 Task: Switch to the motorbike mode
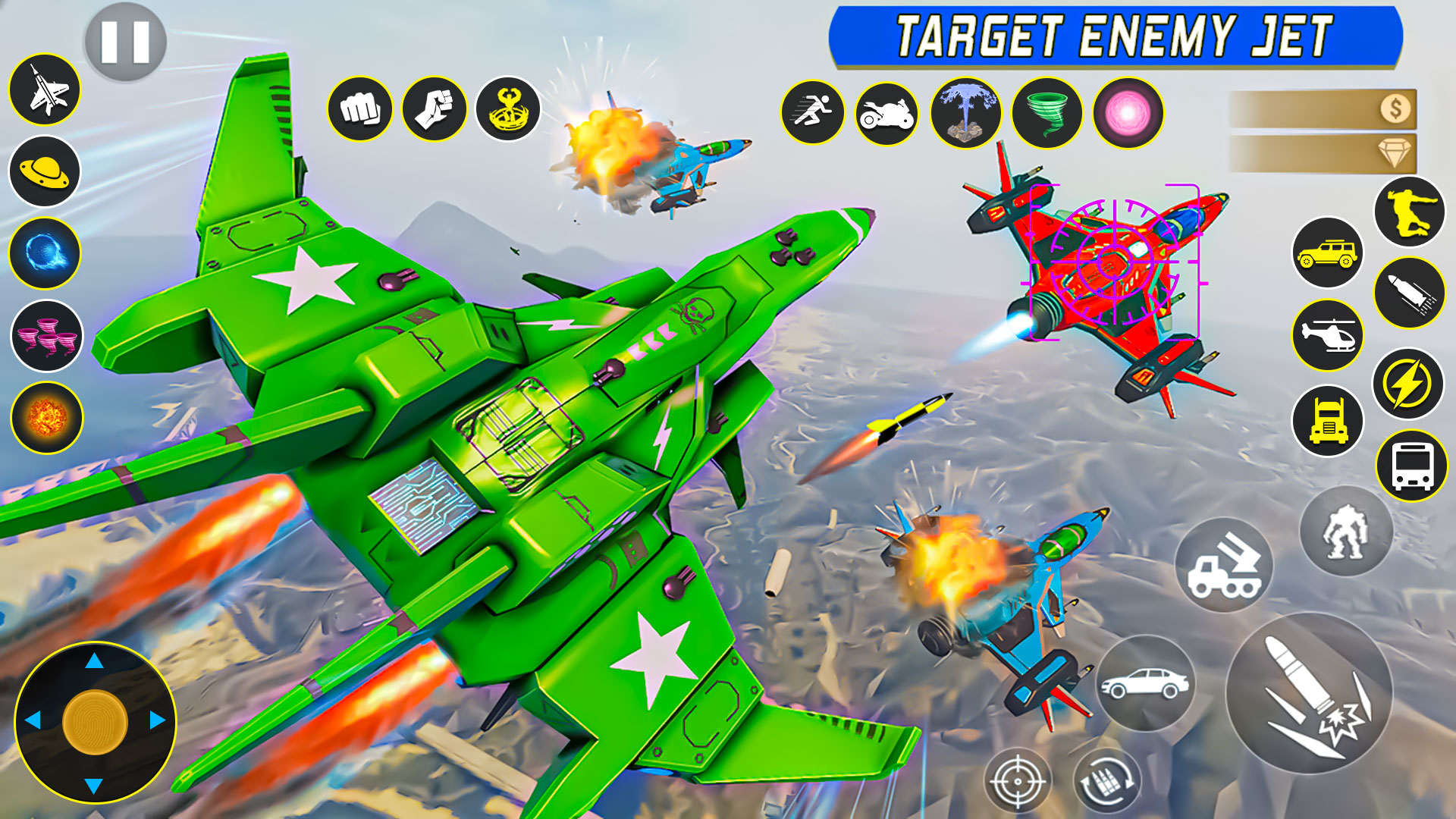(x=886, y=114)
